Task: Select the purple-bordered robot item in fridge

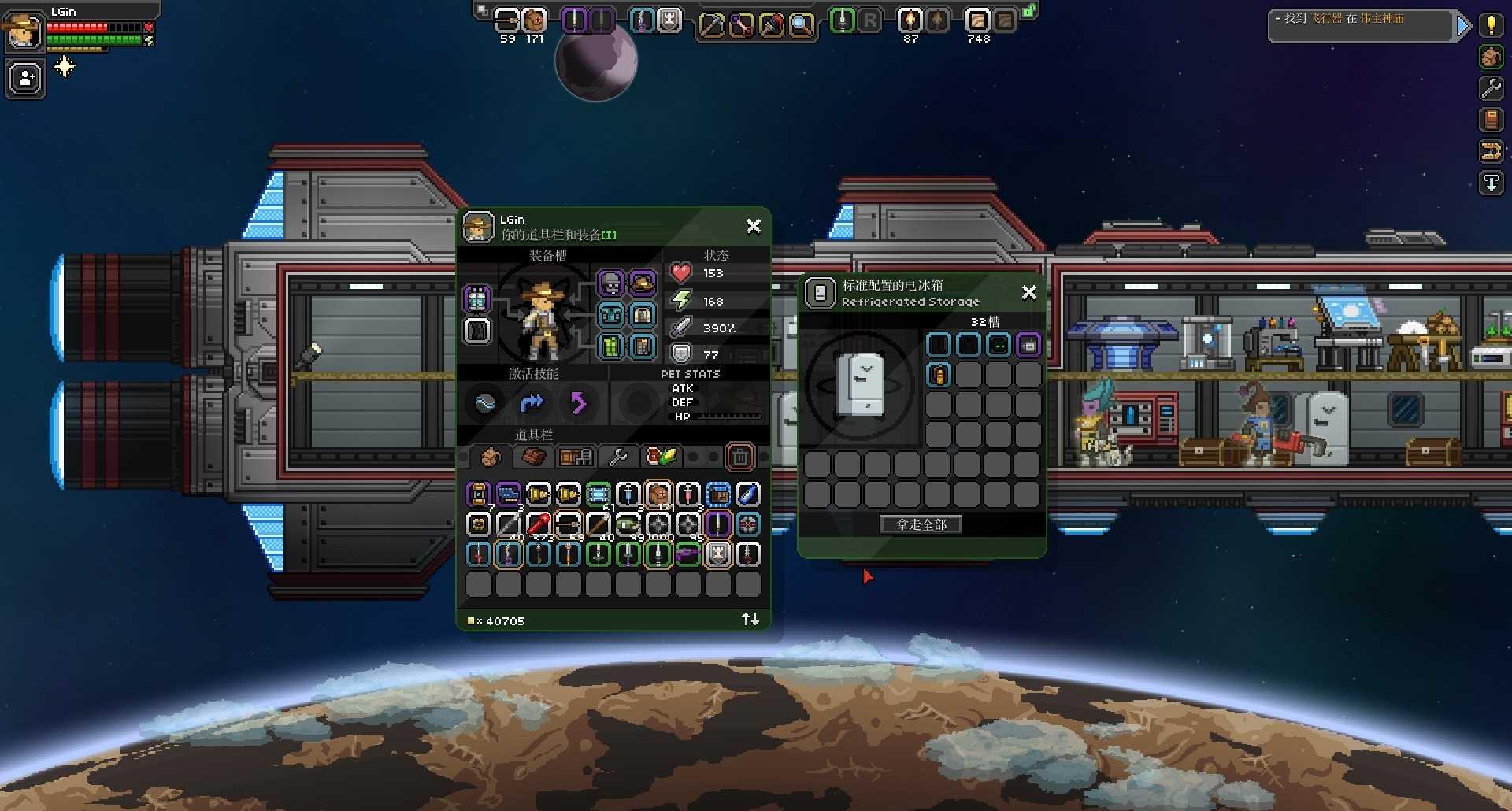Action: [x=1028, y=345]
